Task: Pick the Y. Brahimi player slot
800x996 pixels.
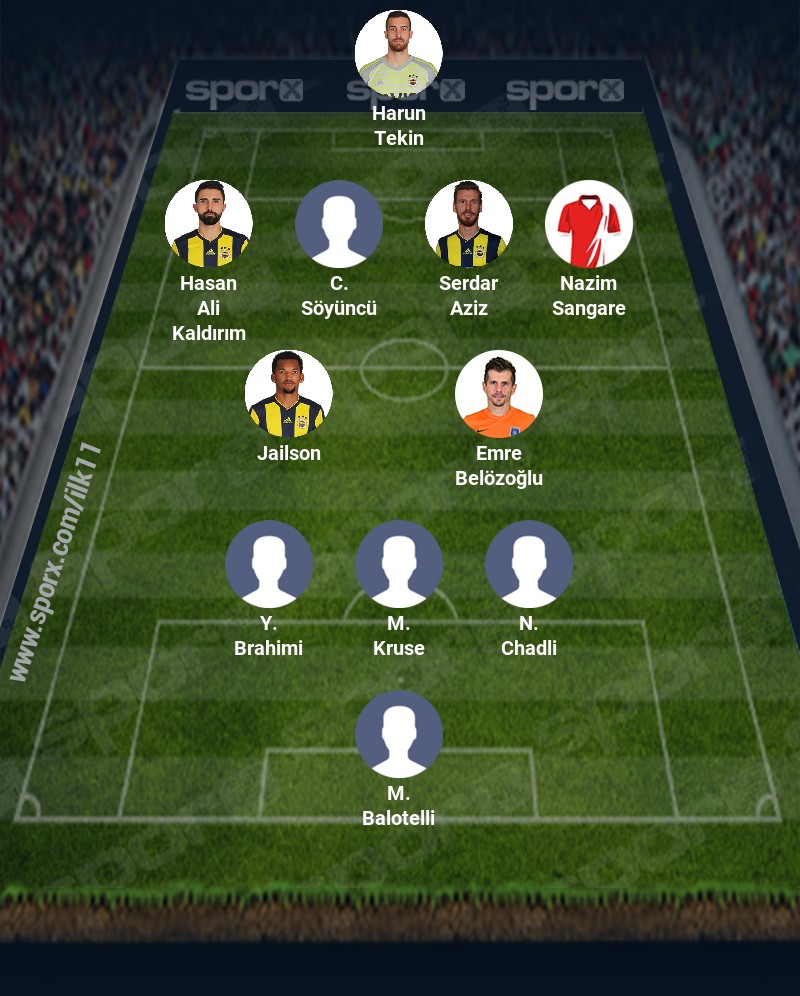Action: pyautogui.click(x=269, y=564)
